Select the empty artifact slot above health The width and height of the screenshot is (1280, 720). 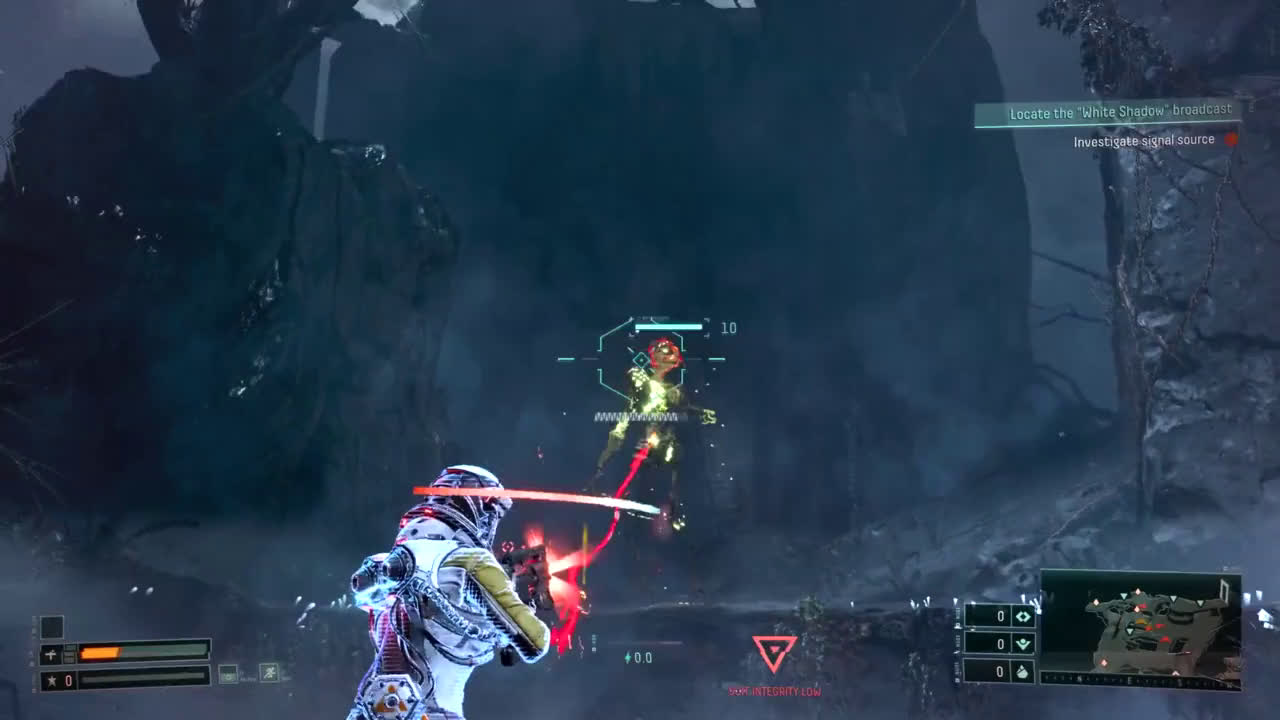(x=52, y=627)
